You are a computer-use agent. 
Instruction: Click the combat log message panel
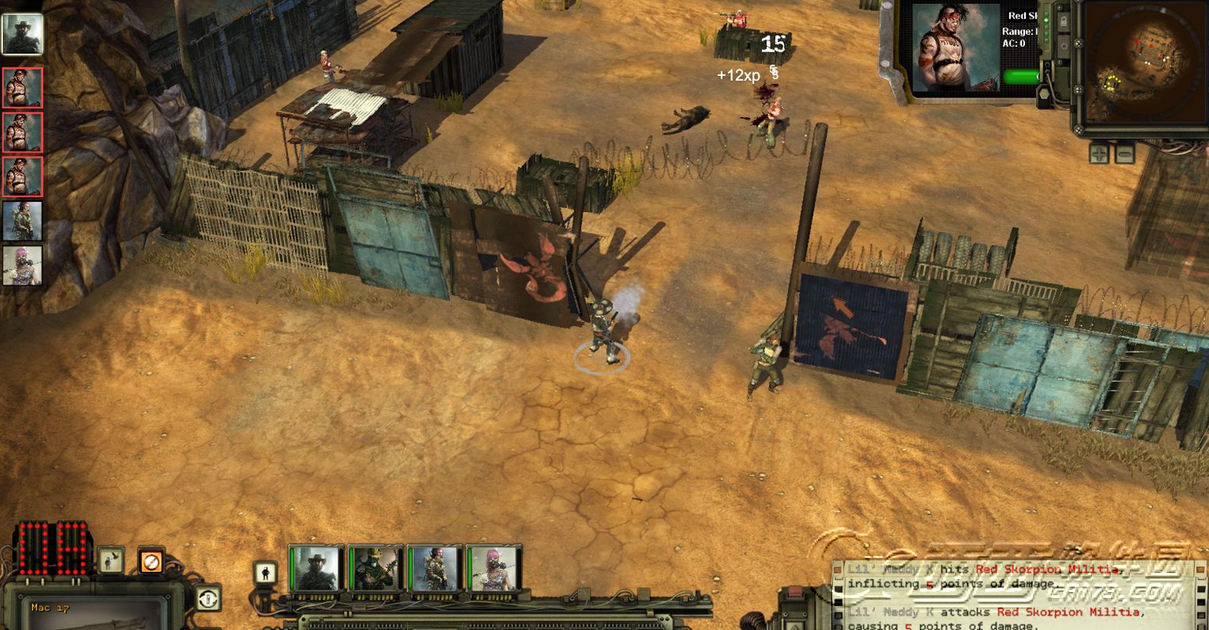1010,595
